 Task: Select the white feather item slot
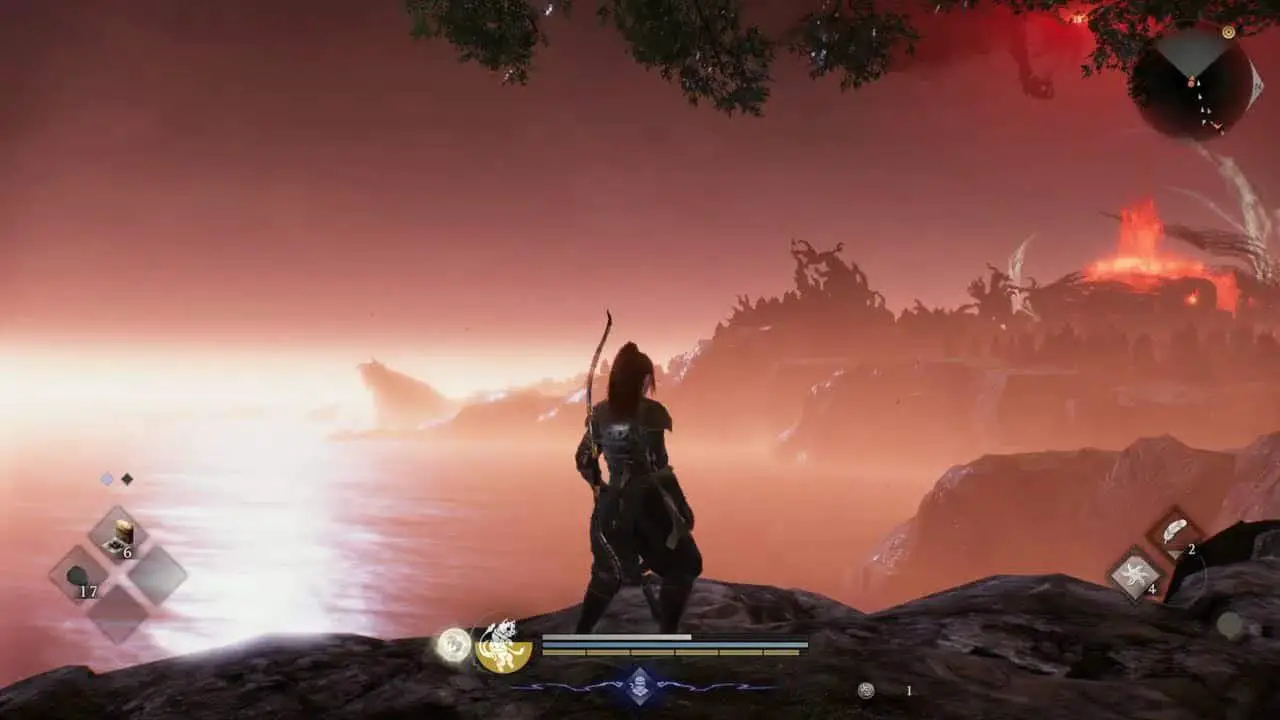1175,531
